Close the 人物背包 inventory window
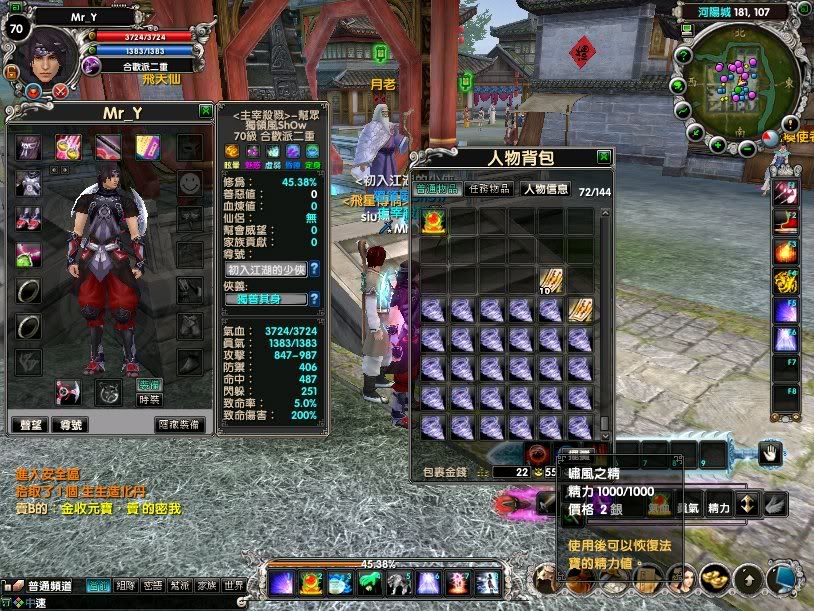Viewport: 814px width, 611px height. [x=604, y=157]
